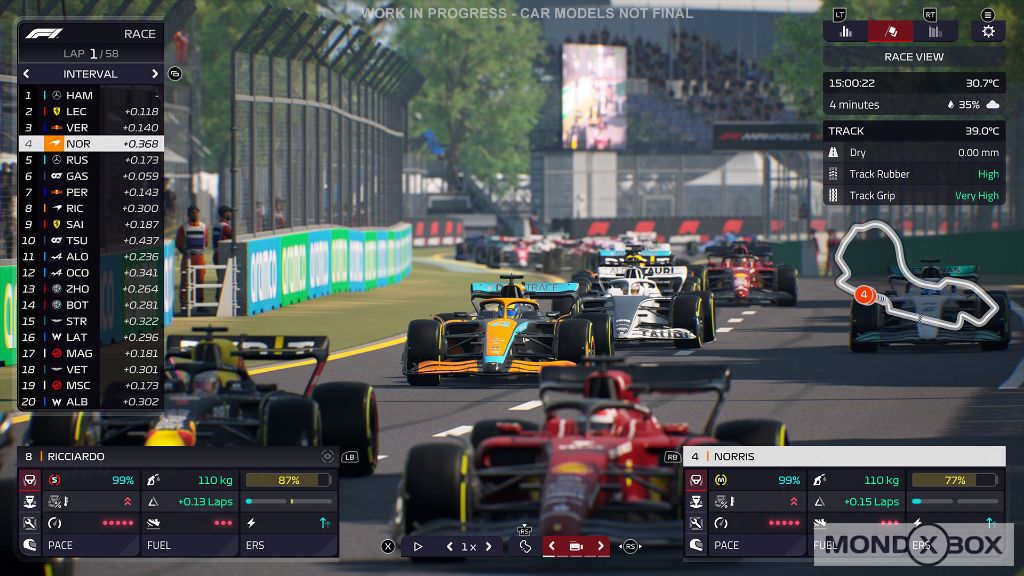Viewport: 1024px width, 576px height.
Task: Open the right timing bars tab
Action: point(935,31)
